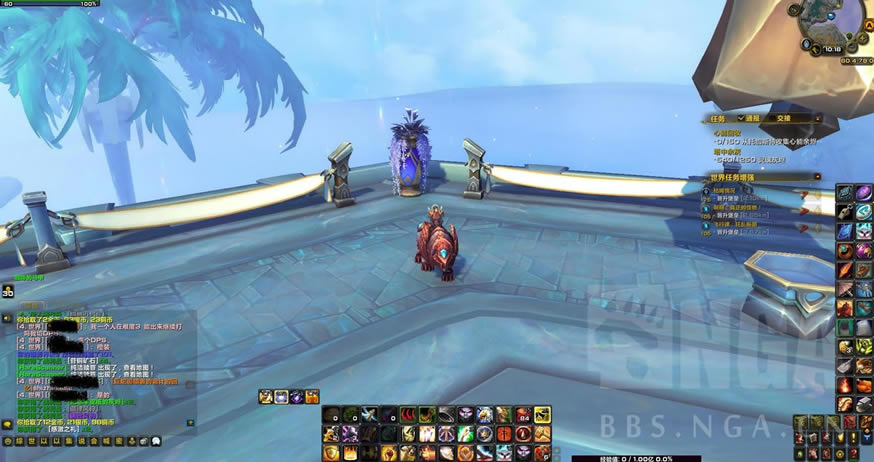Select the 综 general channel chat button
Screen dimensions: 874x462
pyautogui.click(x=19, y=440)
